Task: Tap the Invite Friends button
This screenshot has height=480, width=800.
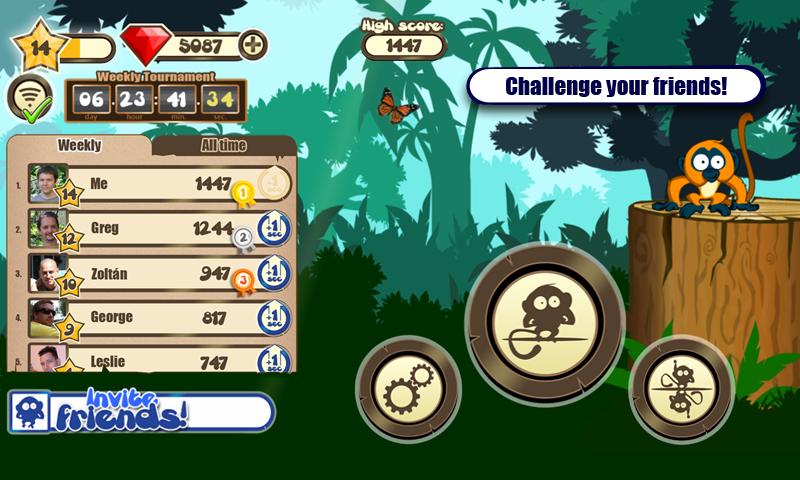Action: pos(141,410)
